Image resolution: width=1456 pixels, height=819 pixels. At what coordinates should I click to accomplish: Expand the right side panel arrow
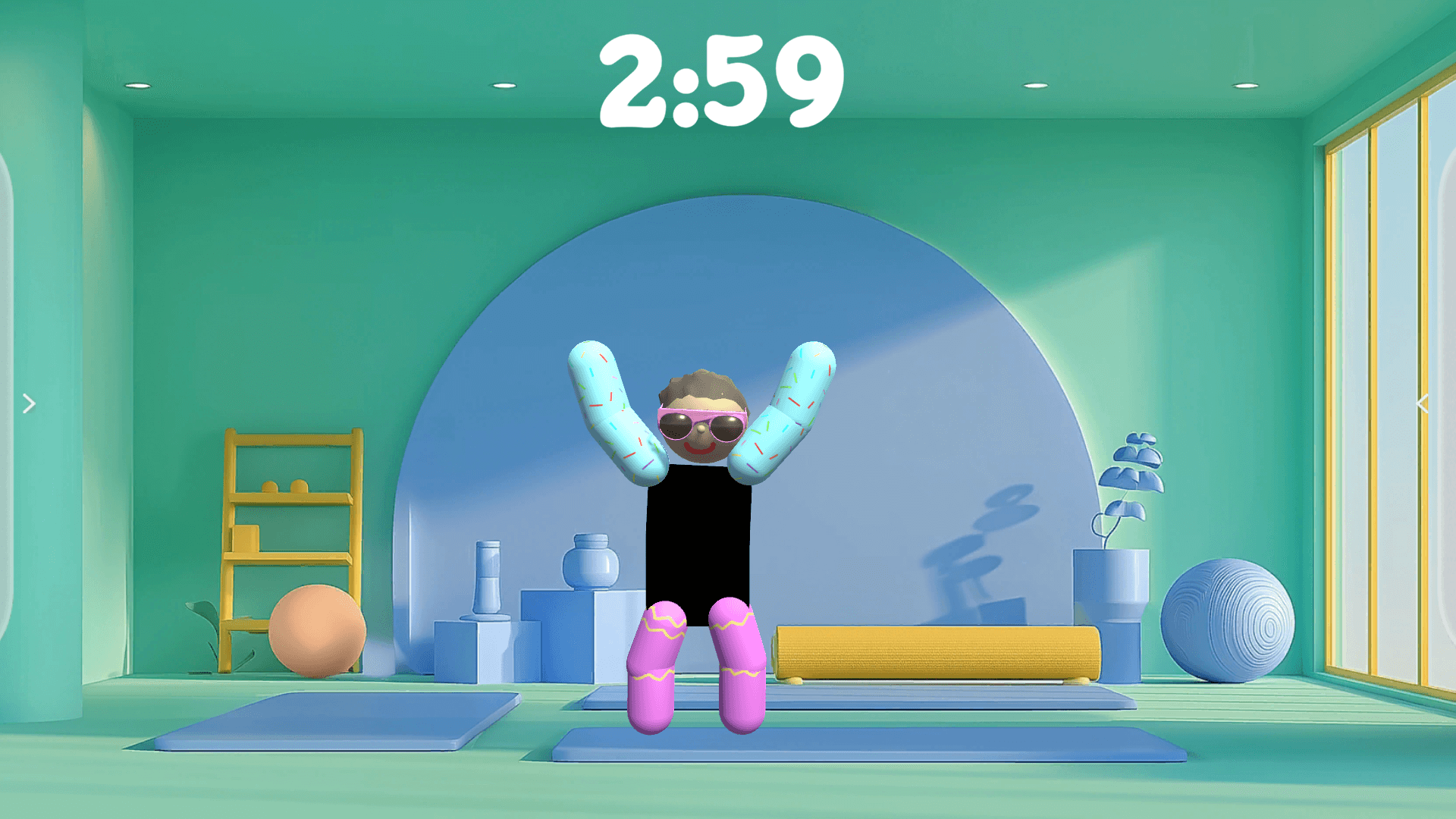tap(1423, 404)
